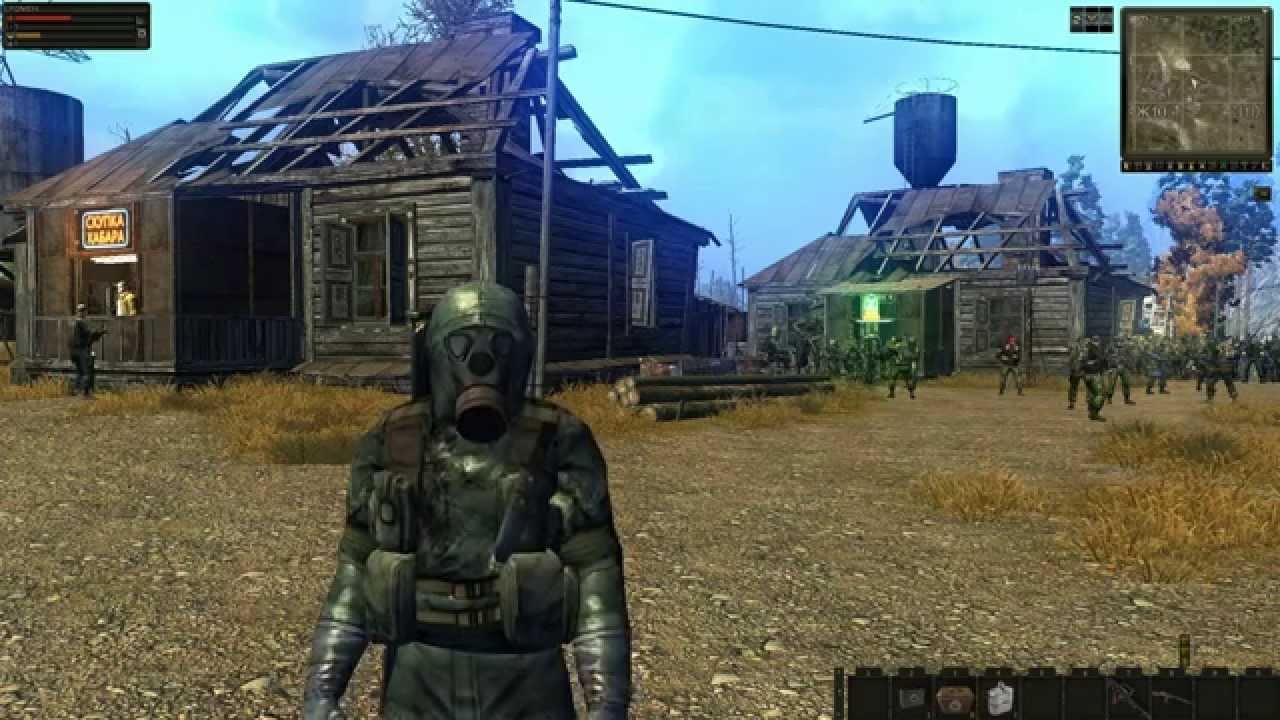Select the pistol in the rightmost weapon slot
The image size is (1280, 720).
point(1175,695)
